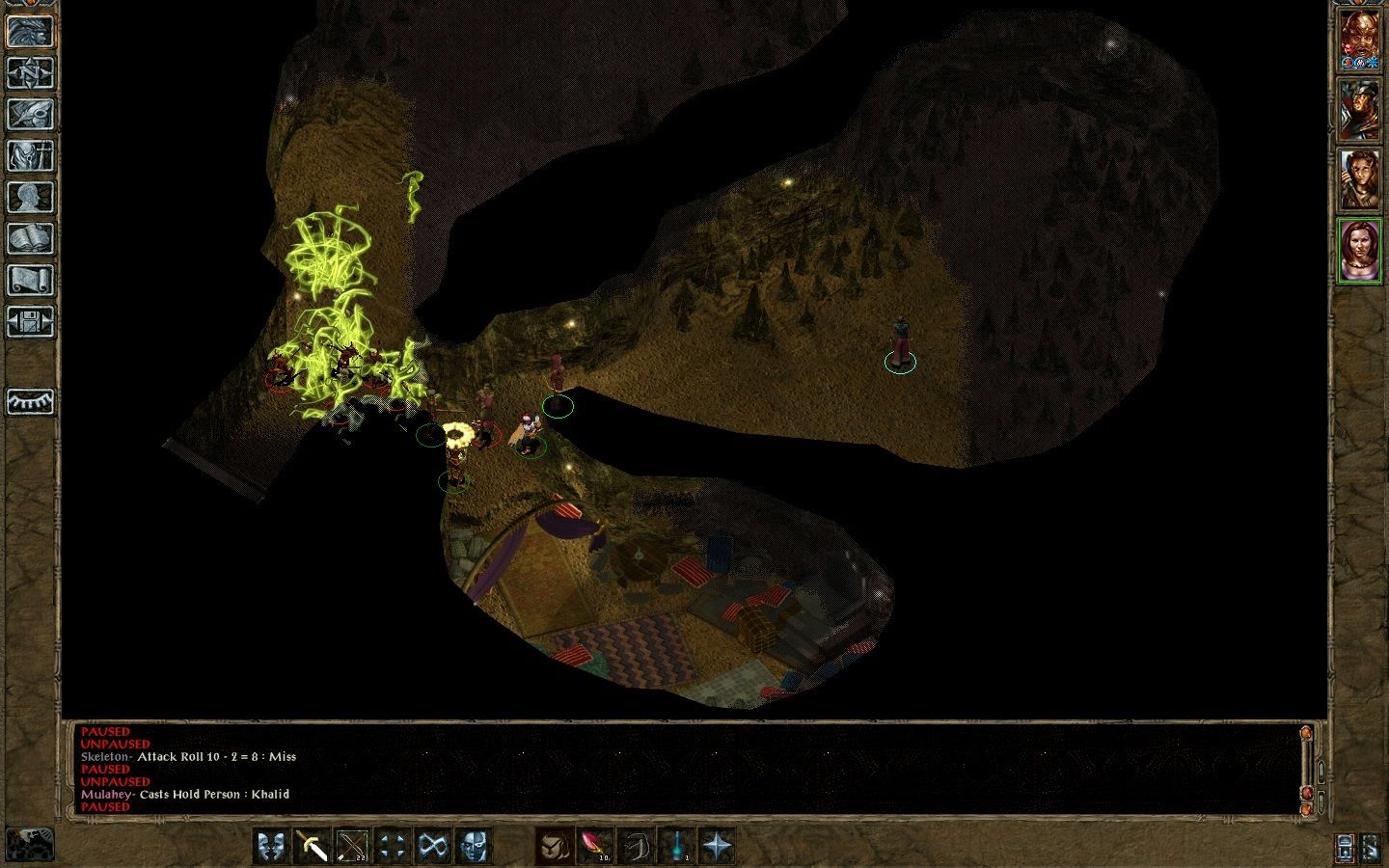Open the priest scroll icon
Viewport: 1389px width, 868px height.
point(30,280)
